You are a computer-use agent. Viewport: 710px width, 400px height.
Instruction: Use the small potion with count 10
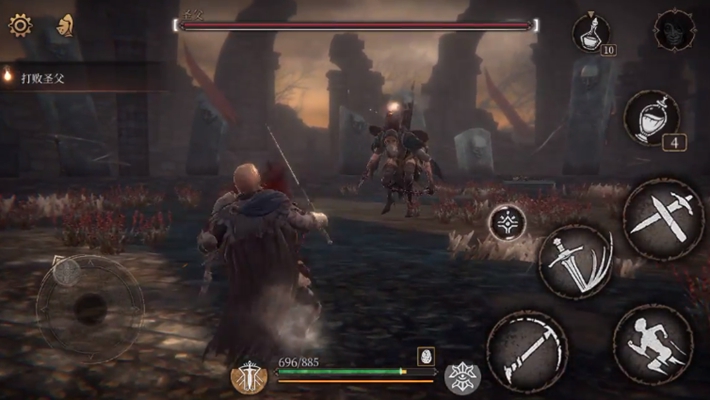tap(591, 32)
